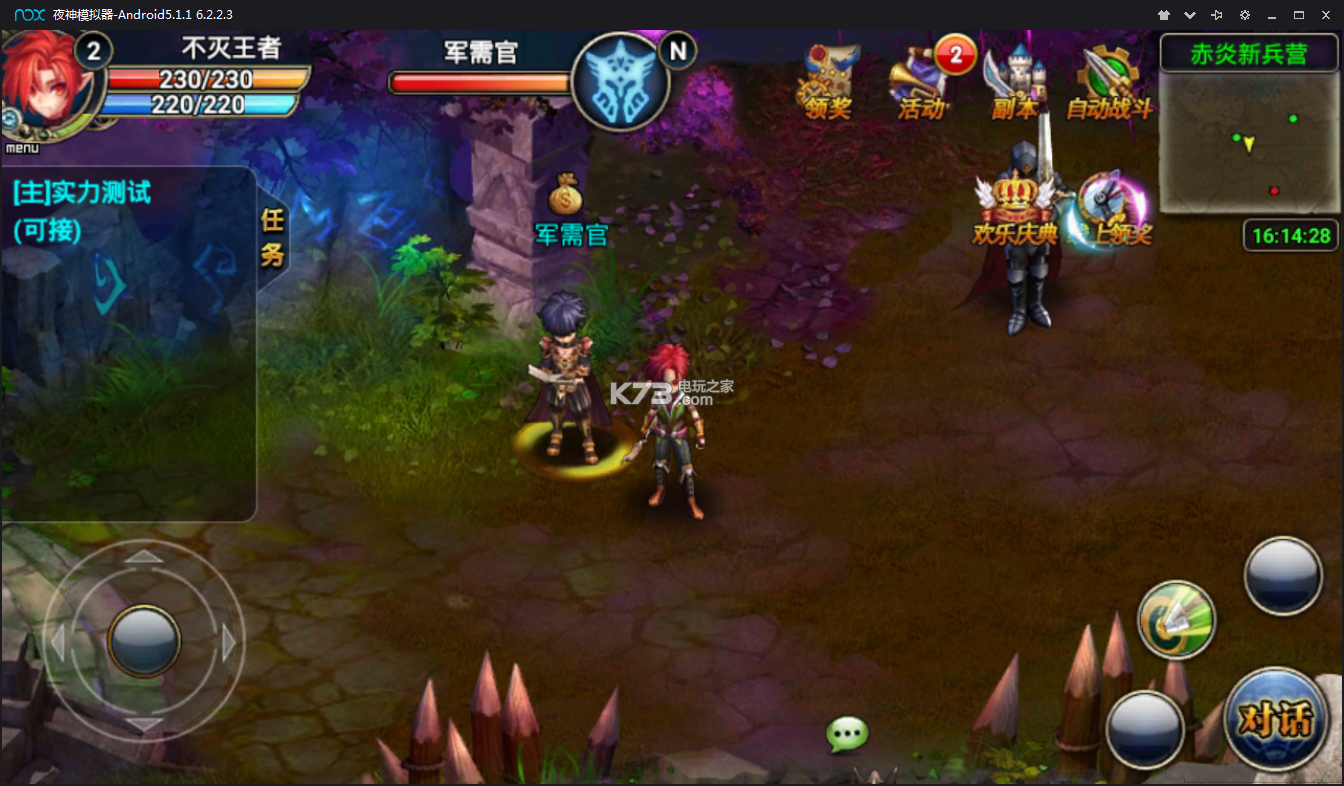Toggle the 任务 quest panel tab
Screen dimensions: 1344x786
272,237
